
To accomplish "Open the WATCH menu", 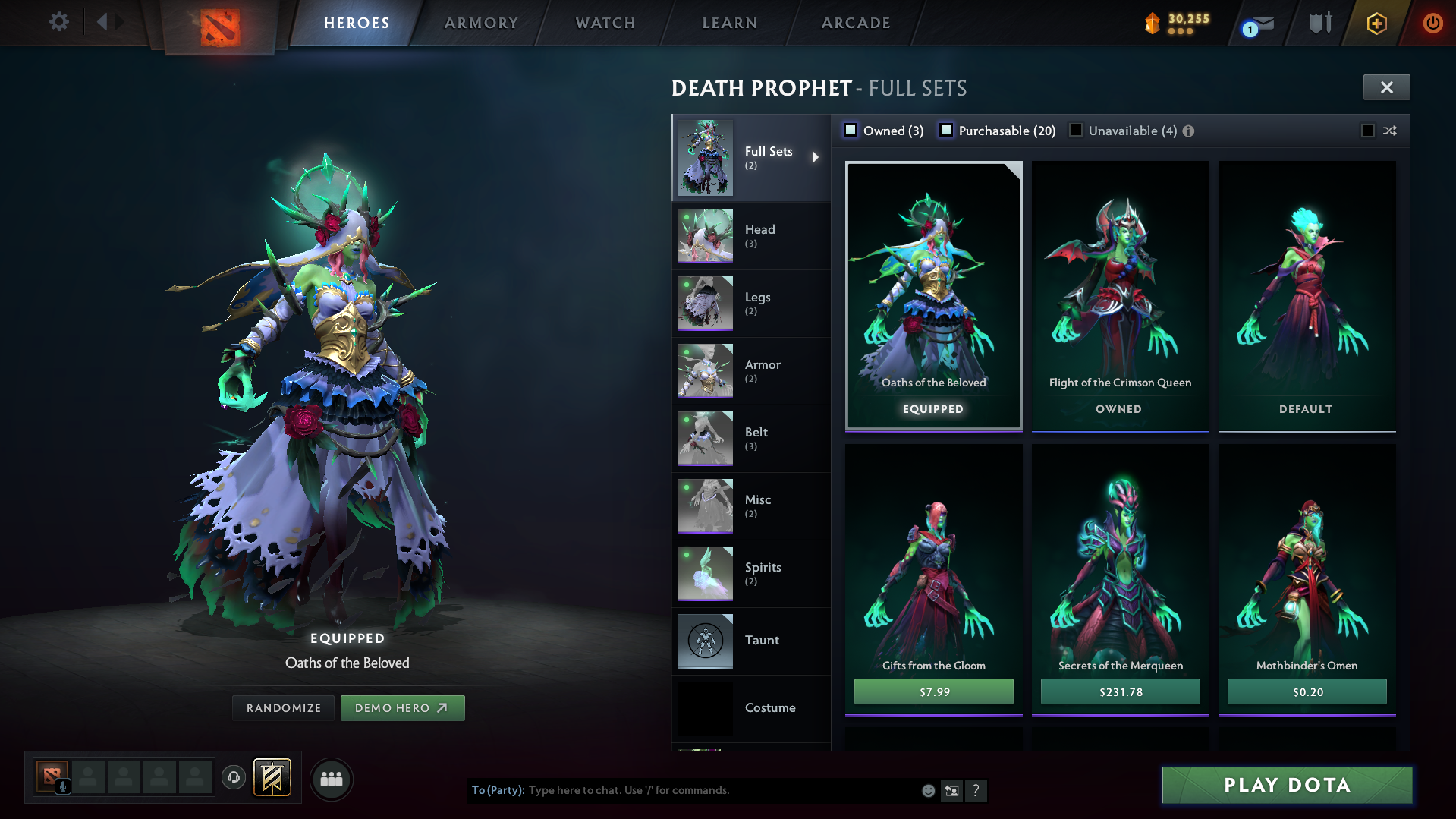I will (x=604, y=23).
